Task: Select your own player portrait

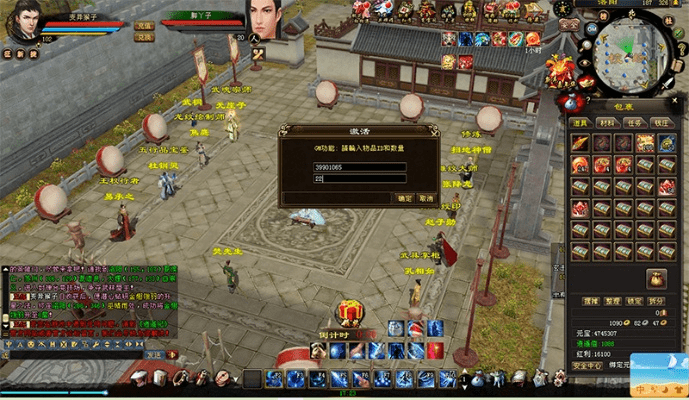Action: [x=22, y=22]
